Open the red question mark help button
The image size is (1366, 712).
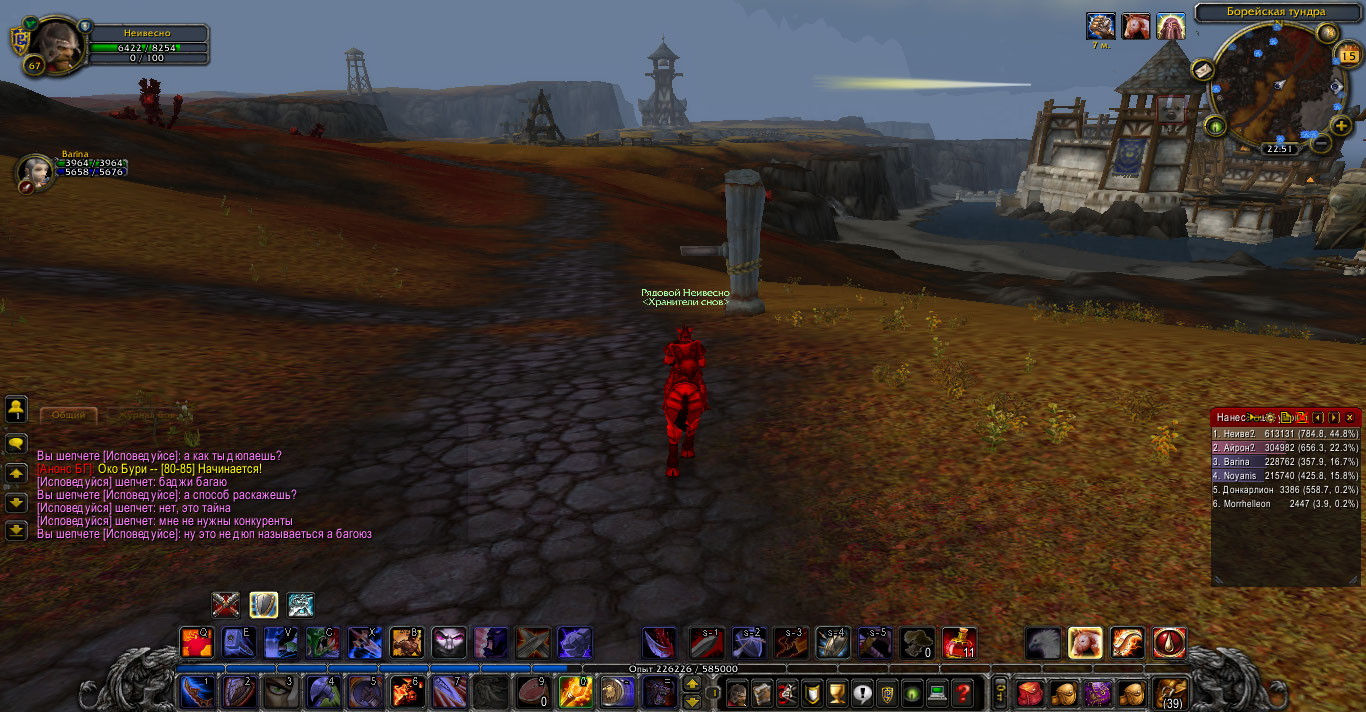963,692
